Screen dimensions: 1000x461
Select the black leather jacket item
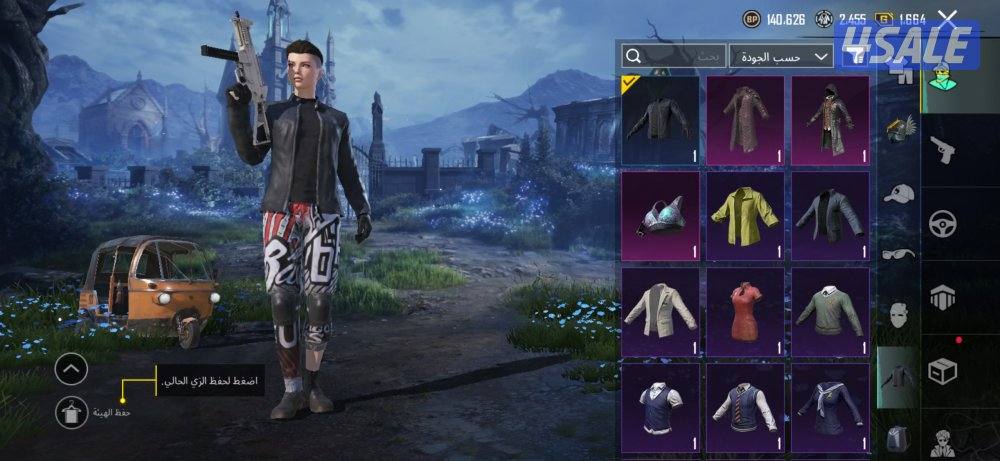(x=660, y=120)
